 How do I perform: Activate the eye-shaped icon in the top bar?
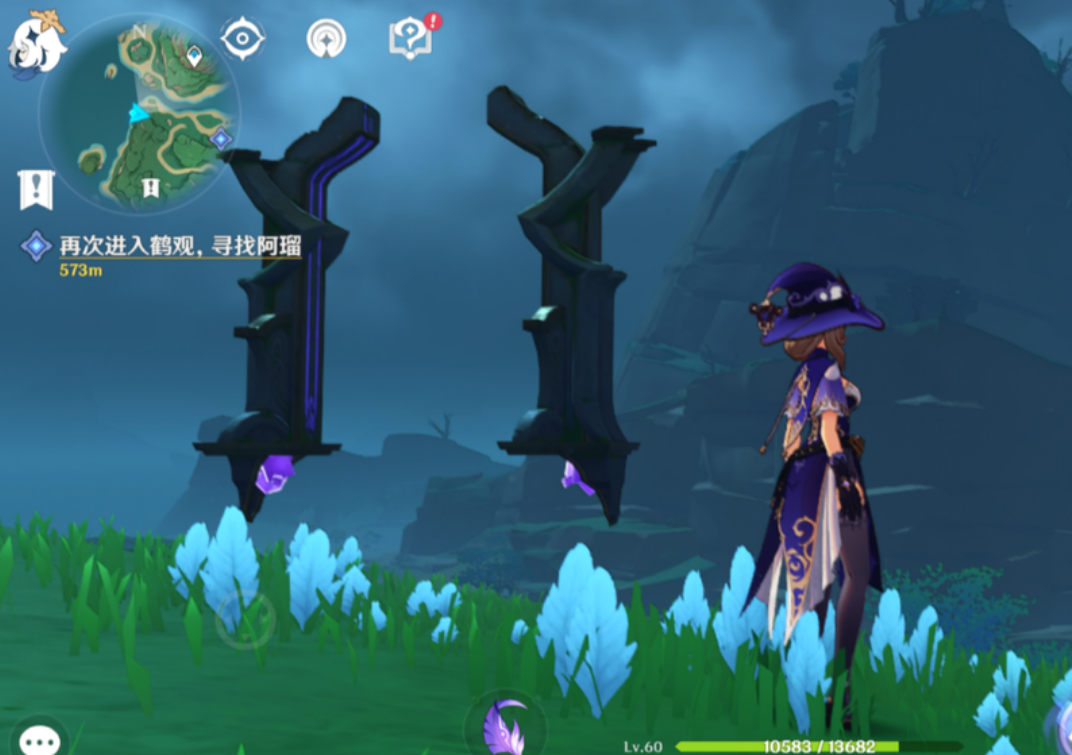(242, 39)
